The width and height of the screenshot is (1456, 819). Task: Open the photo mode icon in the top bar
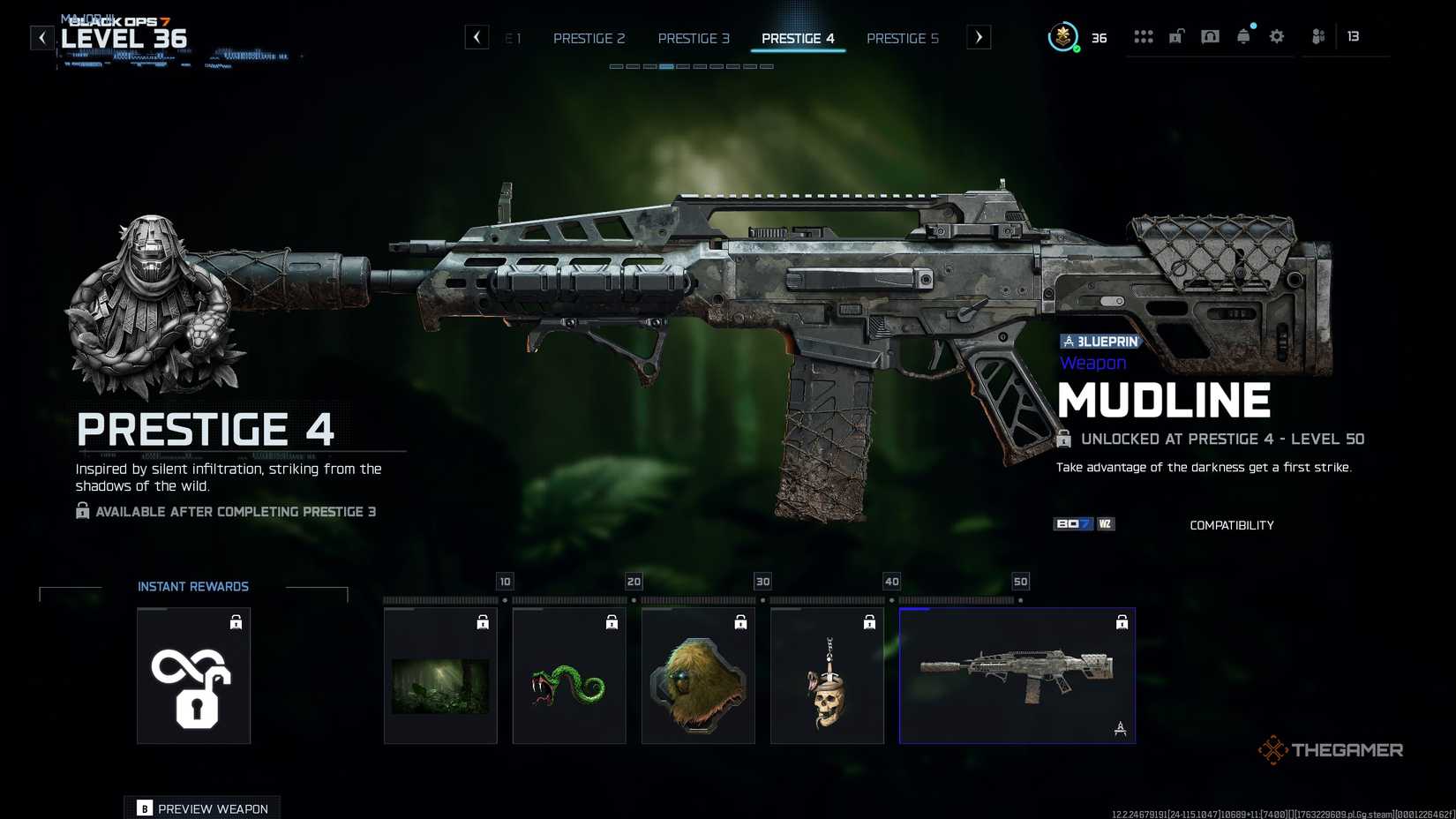coord(1211,36)
